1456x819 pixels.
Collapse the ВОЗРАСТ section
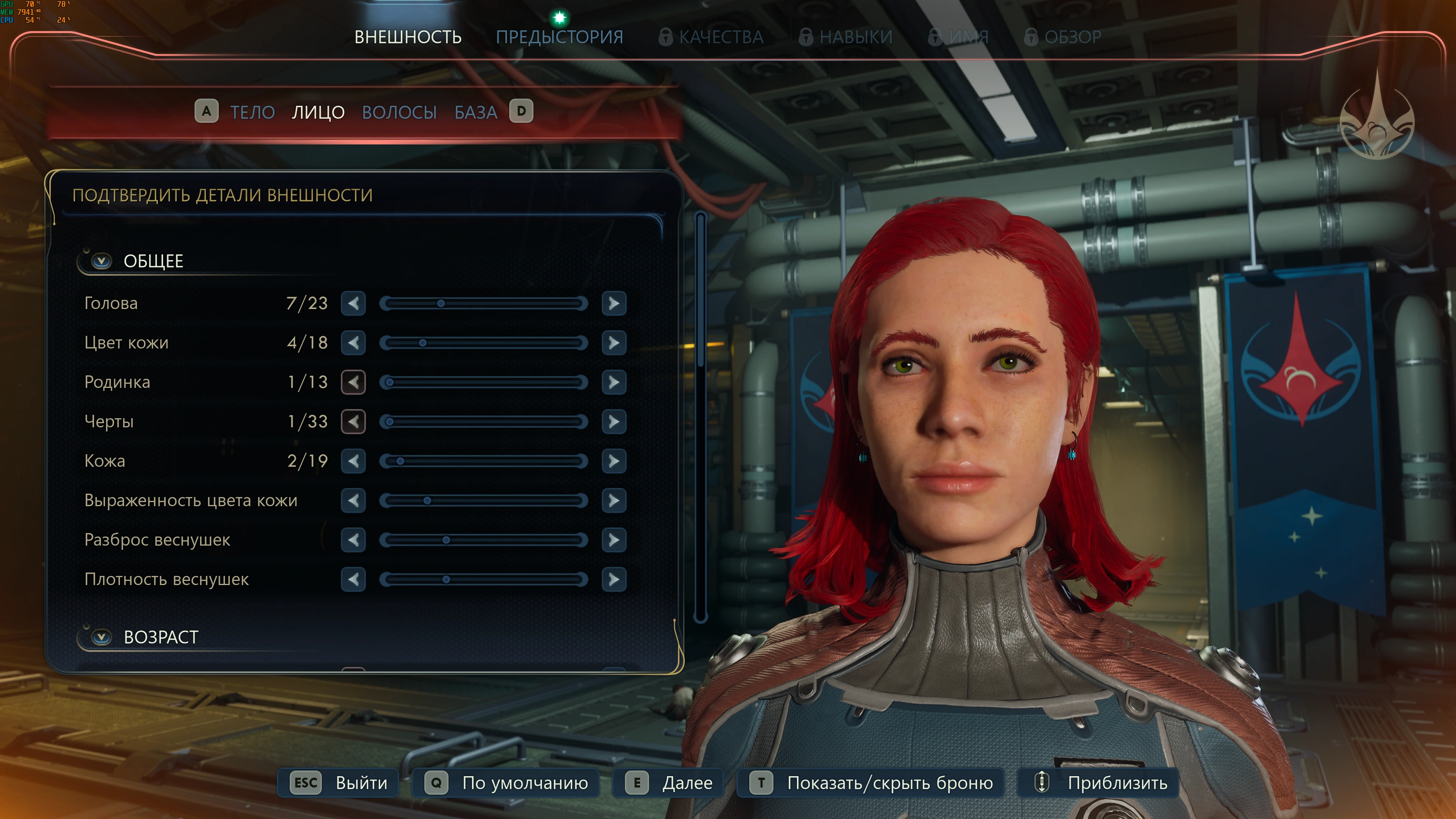(x=102, y=637)
